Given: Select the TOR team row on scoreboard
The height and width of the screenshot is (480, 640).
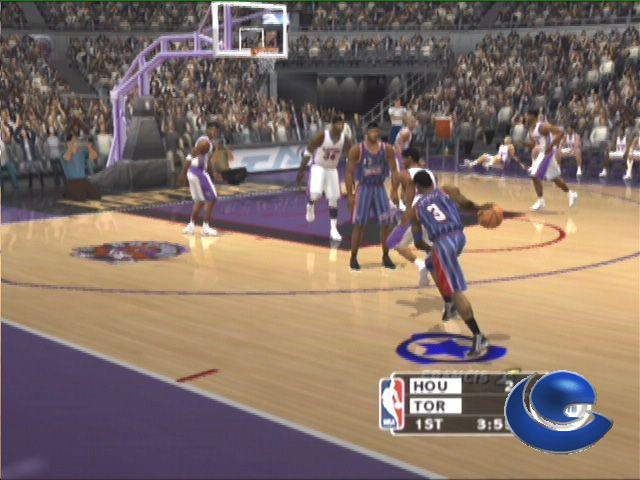Looking at the screenshot, I should [x=436, y=406].
